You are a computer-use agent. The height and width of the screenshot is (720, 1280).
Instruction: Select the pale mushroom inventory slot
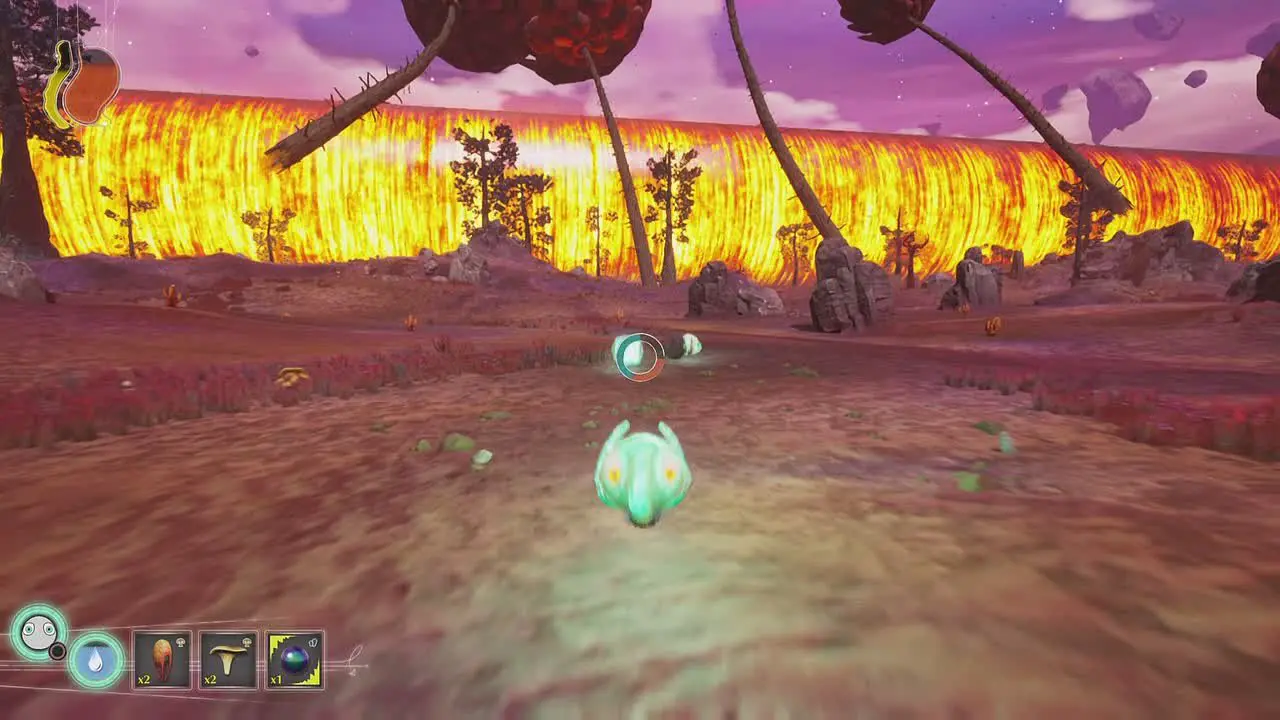tap(228, 660)
